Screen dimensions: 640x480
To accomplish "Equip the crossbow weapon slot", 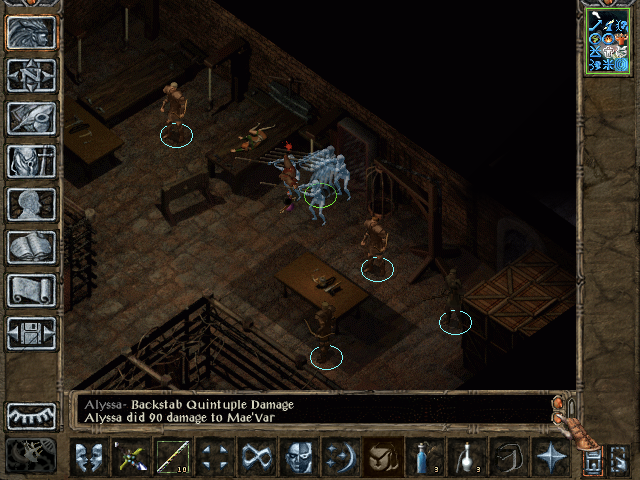I will pos(131,457).
